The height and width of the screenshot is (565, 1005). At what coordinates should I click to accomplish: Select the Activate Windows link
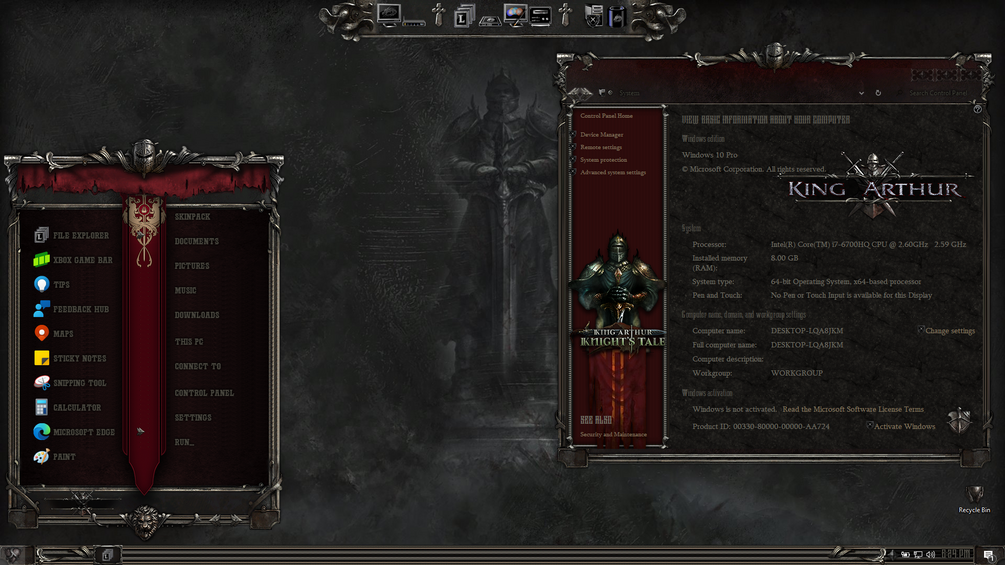(x=904, y=427)
